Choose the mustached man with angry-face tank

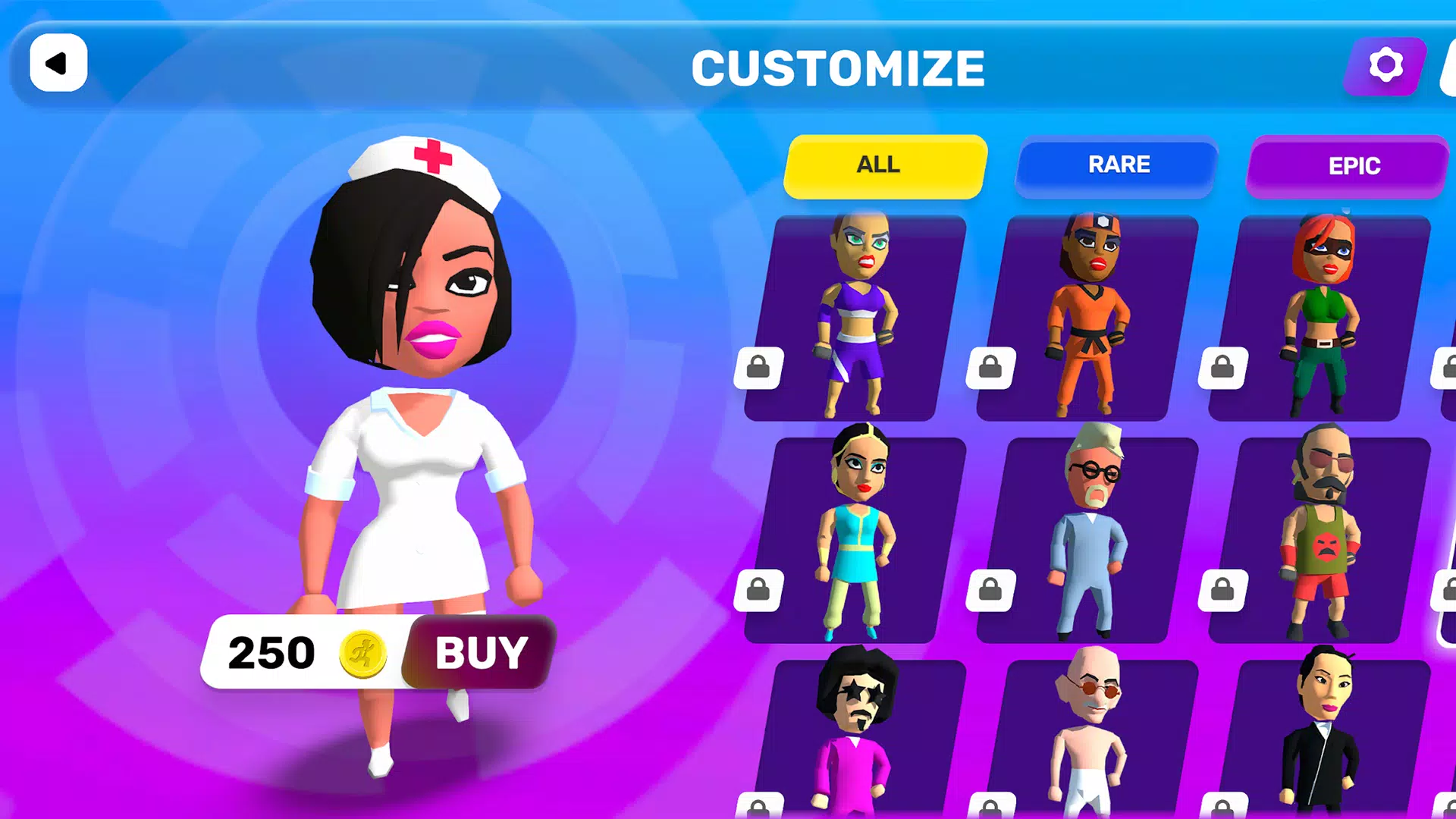point(1319,538)
